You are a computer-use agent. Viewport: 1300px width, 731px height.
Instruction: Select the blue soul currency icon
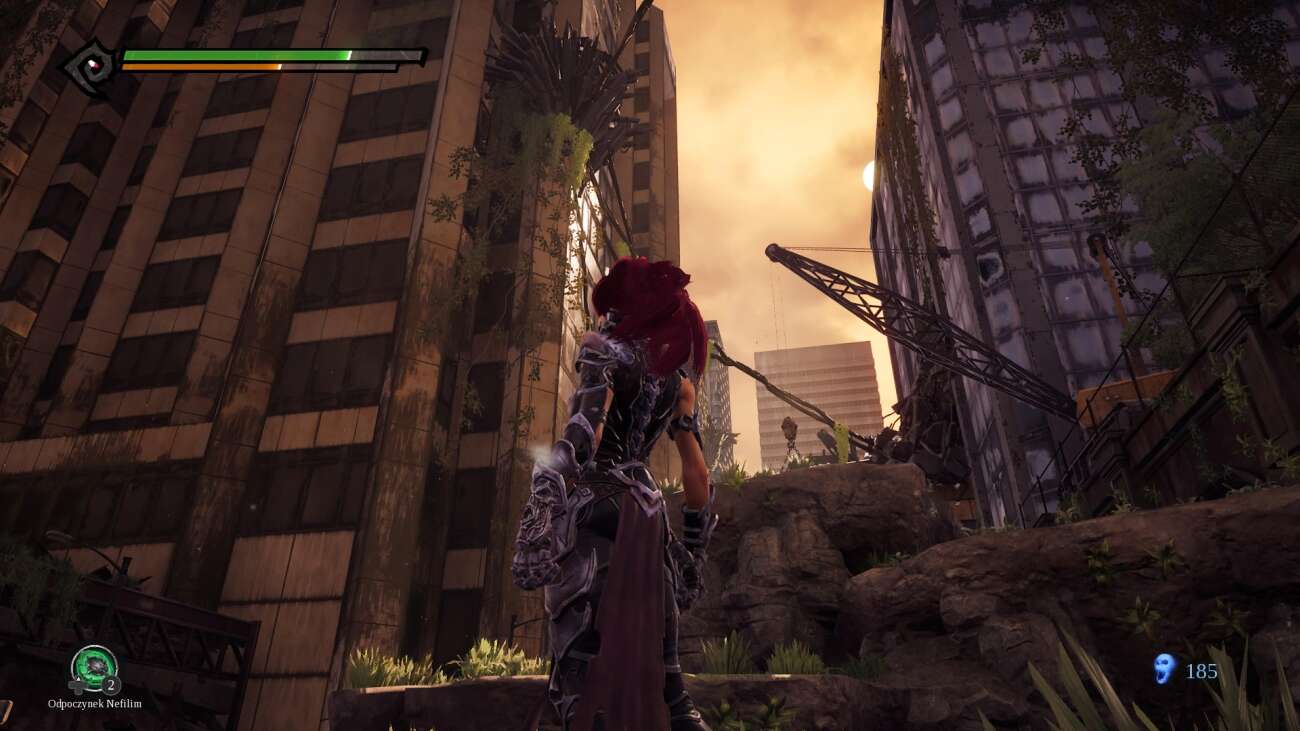click(x=1164, y=669)
